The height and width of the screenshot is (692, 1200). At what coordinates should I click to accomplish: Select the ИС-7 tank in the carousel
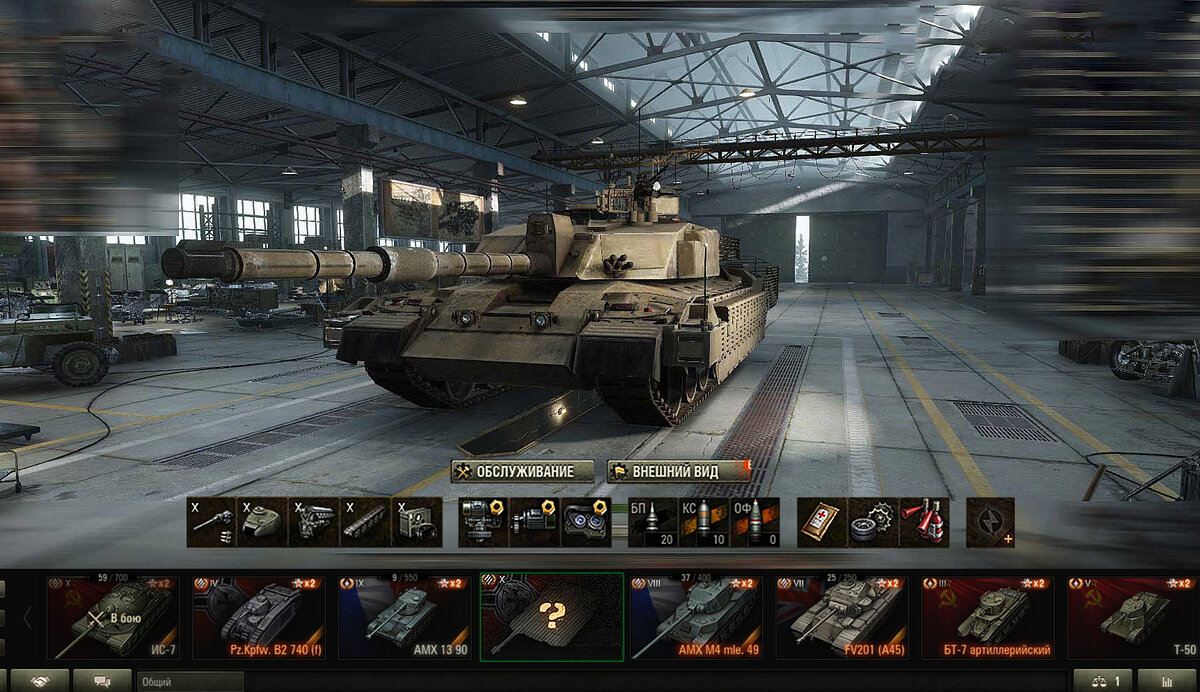pyautogui.click(x=112, y=617)
